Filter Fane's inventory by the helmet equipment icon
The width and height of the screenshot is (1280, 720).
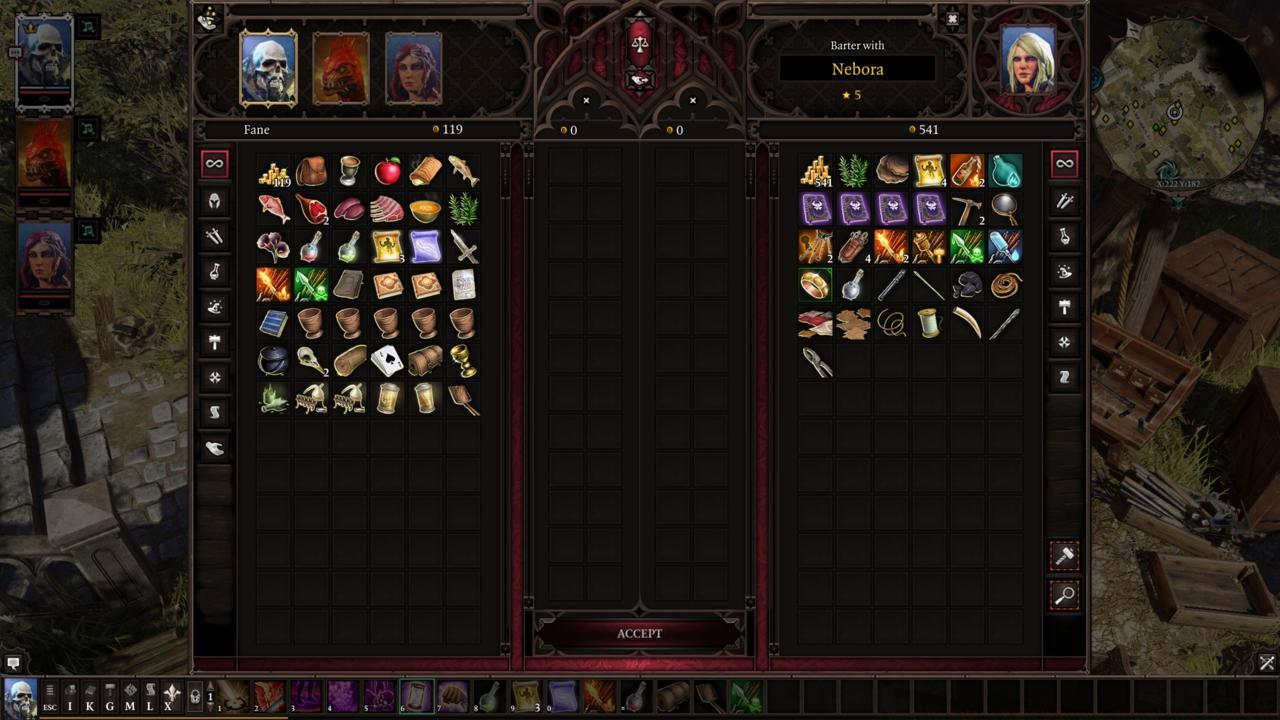214,200
